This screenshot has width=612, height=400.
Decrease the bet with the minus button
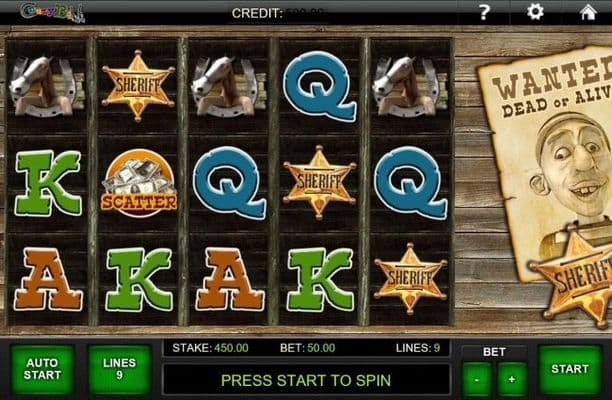pos(477,380)
